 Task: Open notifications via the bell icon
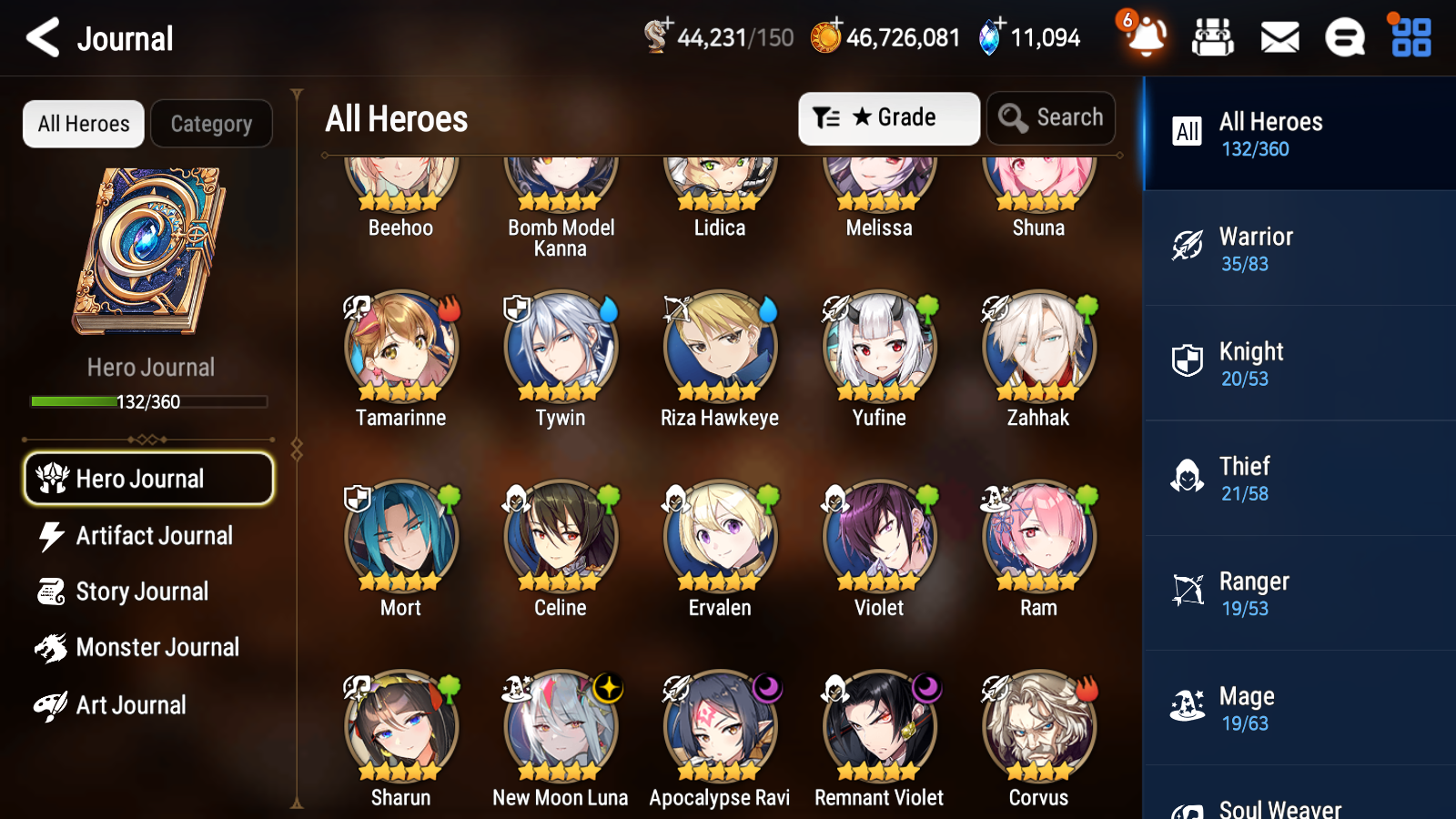coord(1146,37)
